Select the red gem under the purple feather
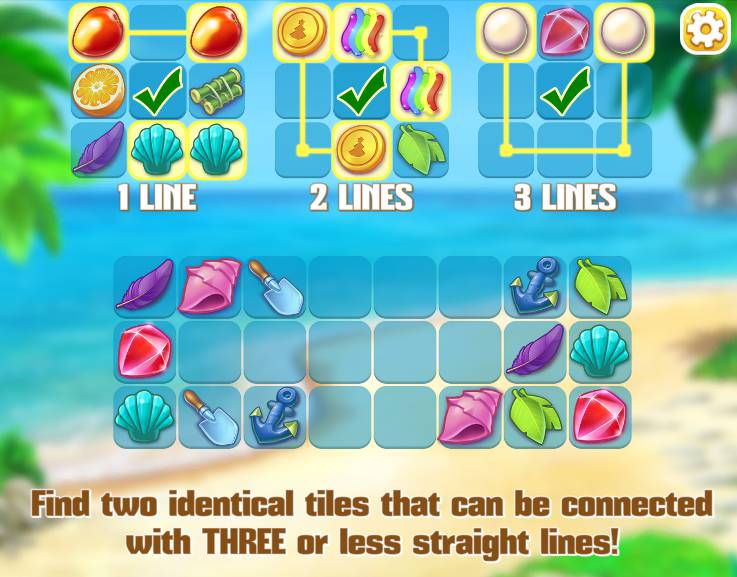The width and height of the screenshot is (737, 577). pos(145,352)
